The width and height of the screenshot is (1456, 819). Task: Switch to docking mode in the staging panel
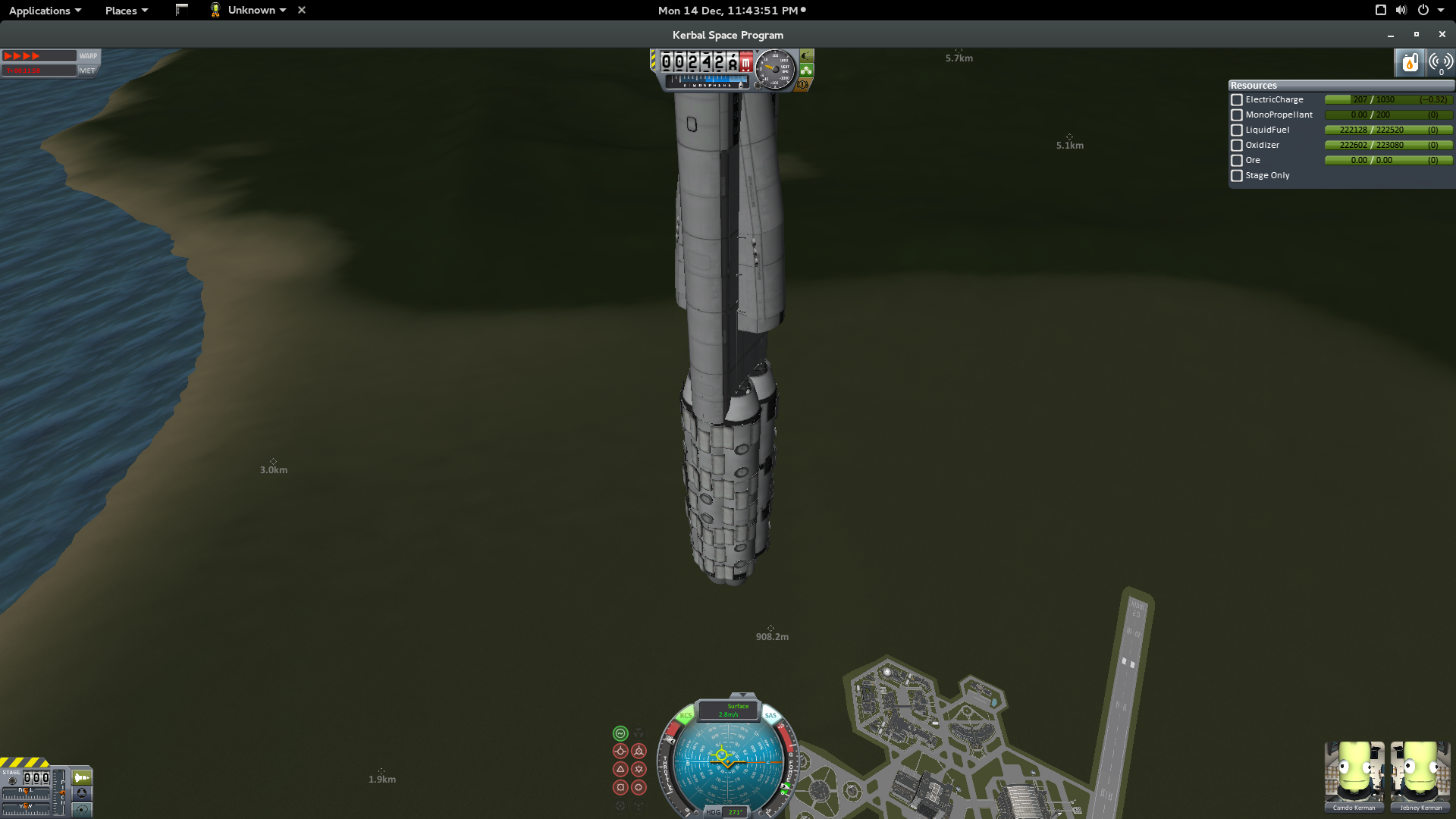[82, 794]
